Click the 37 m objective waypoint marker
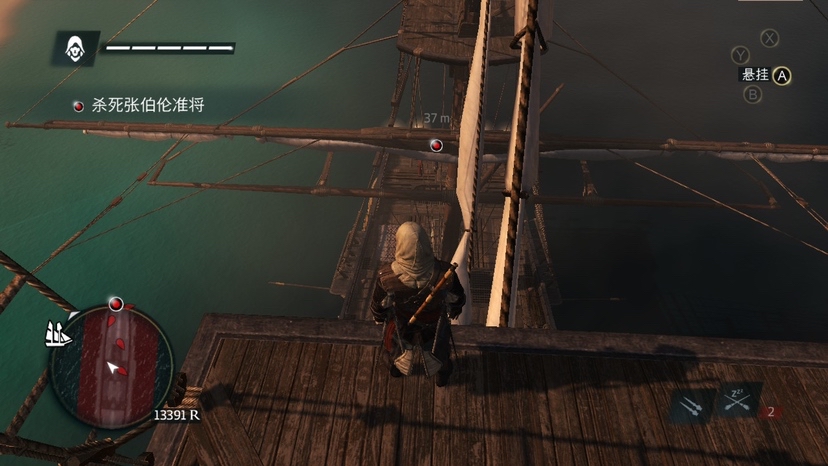Image resolution: width=828 pixels, height=466 pixels. click(x=436, y=145)
